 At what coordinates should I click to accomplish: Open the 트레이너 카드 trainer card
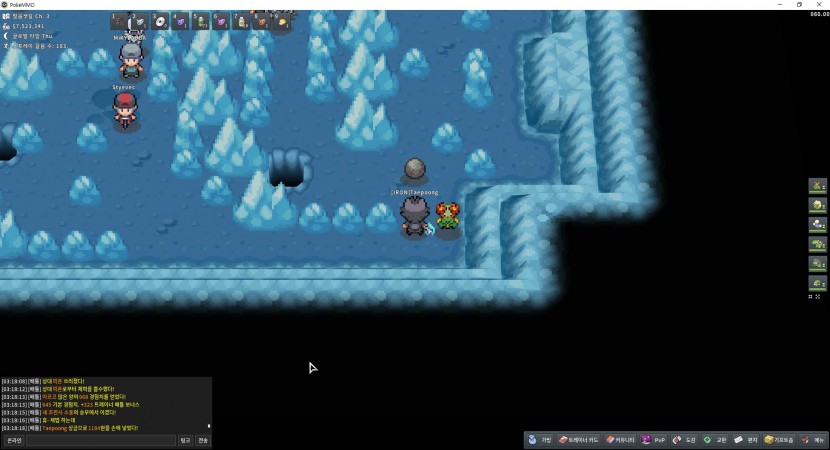[x=579, y=440]
